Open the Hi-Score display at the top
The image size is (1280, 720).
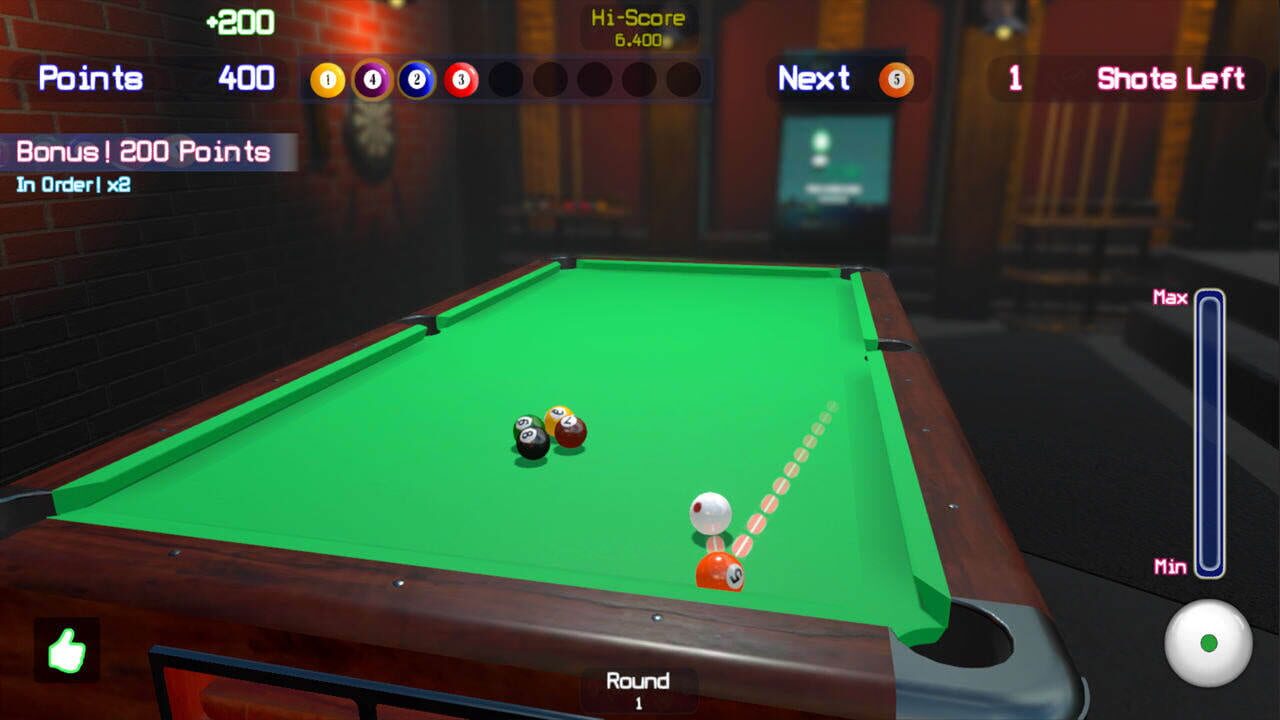pos(638,27)
